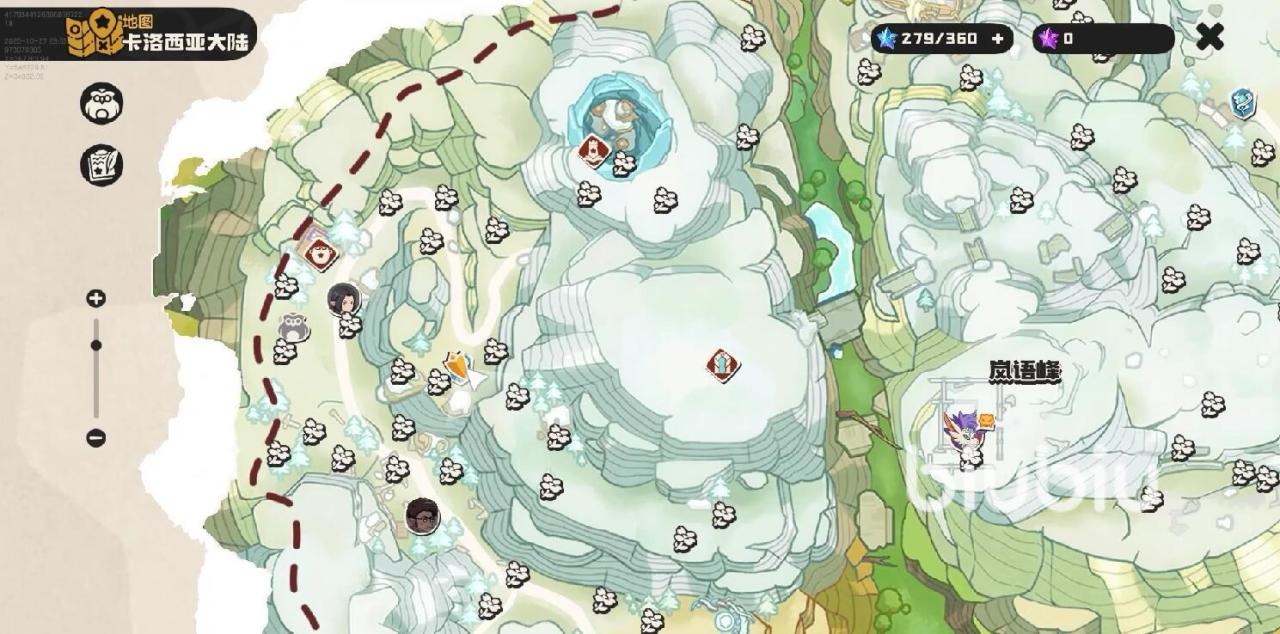The image size is (1280, 634).
Task: Select the black-haired NPC portrait marker
Action: (344, 298)
